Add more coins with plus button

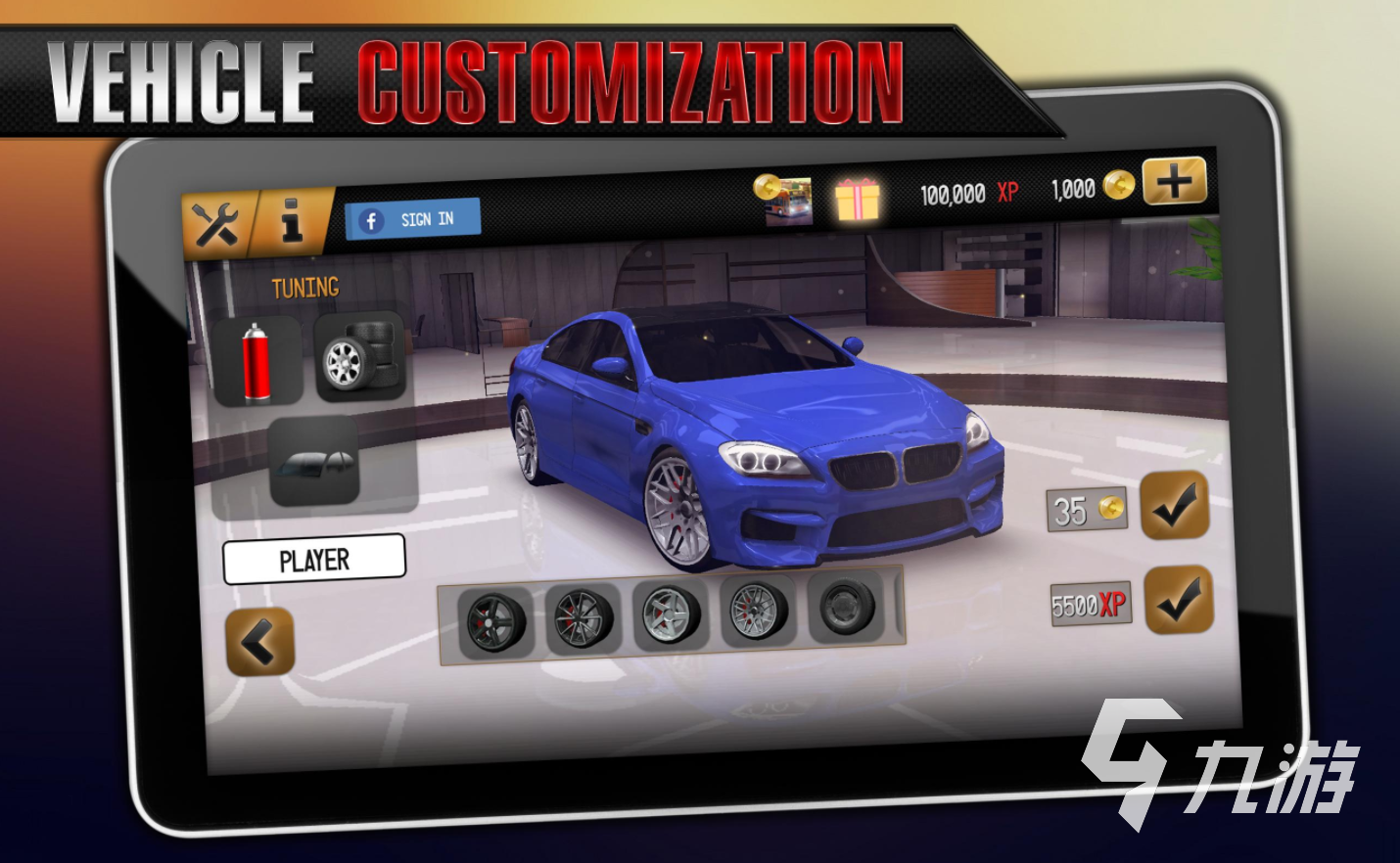(1174, 181)
